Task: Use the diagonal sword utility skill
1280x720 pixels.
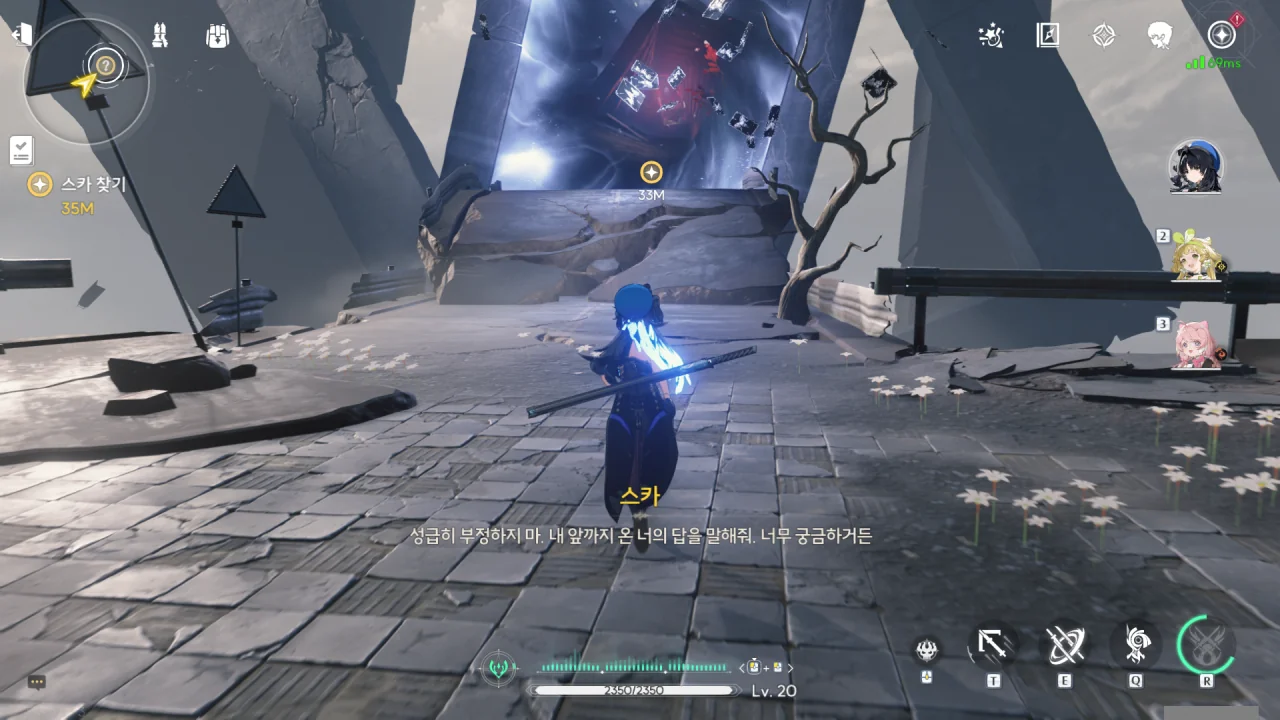Action: click(x=993, y=646)
